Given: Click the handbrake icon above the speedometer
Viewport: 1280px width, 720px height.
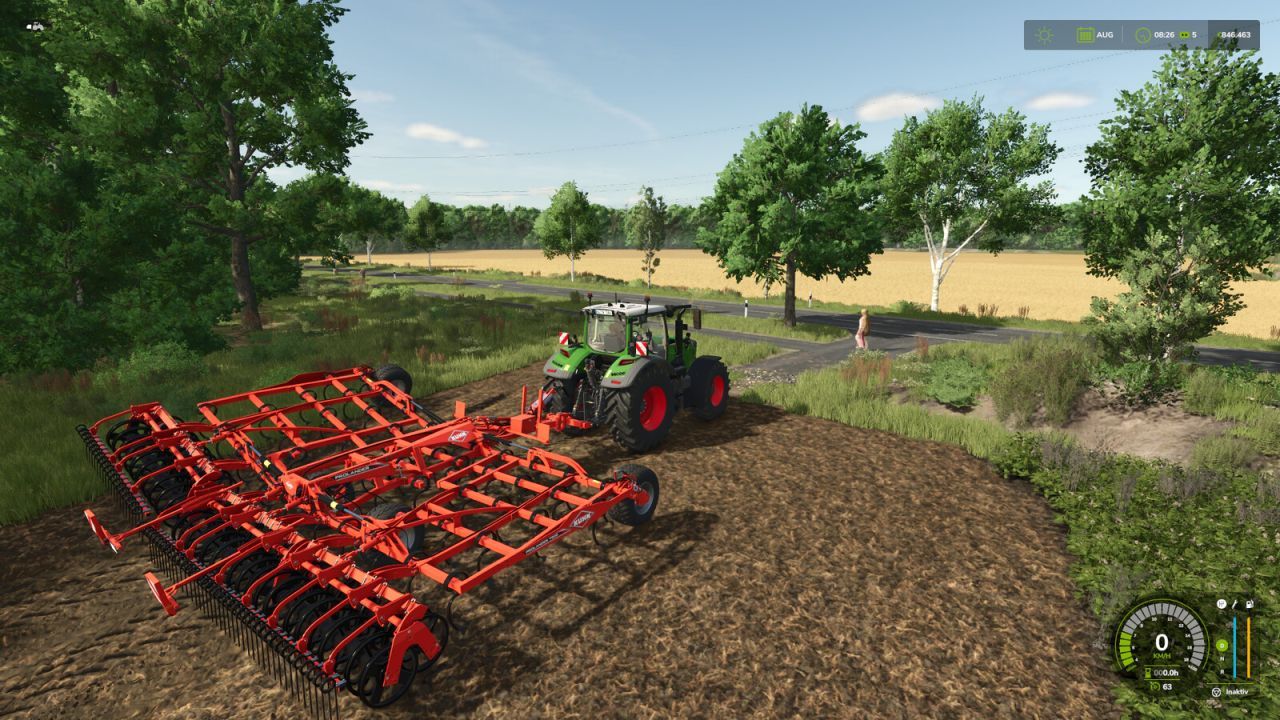Looking at the screenshot, I should 1221,604.
